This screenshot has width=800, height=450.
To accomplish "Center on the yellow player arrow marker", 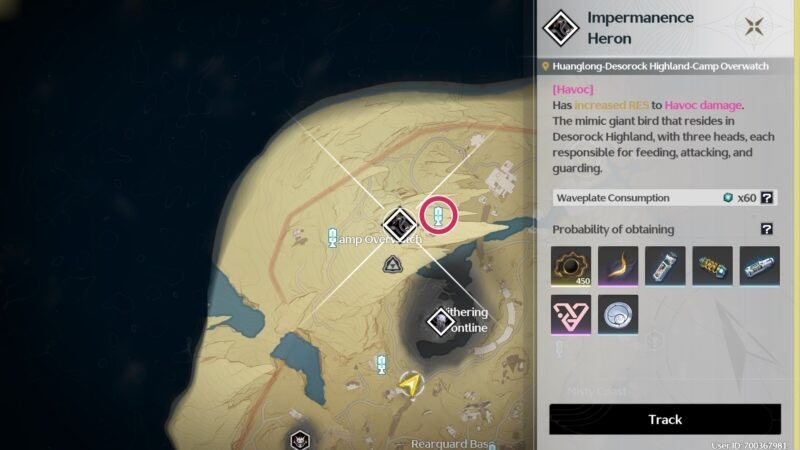I will tap(409, 383).
